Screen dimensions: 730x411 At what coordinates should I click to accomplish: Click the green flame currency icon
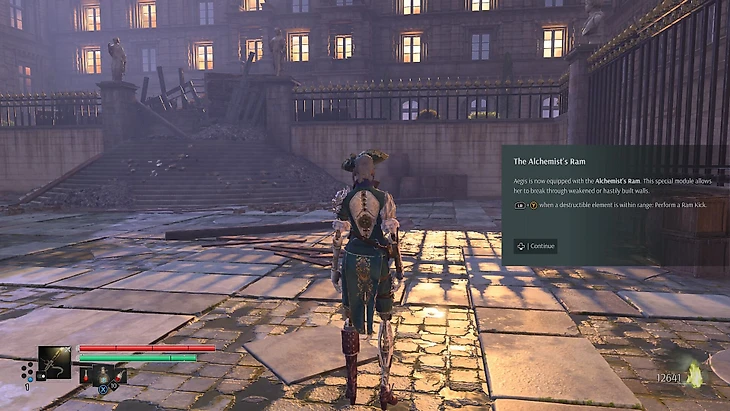pyautogui.click(x=693, y=376)
